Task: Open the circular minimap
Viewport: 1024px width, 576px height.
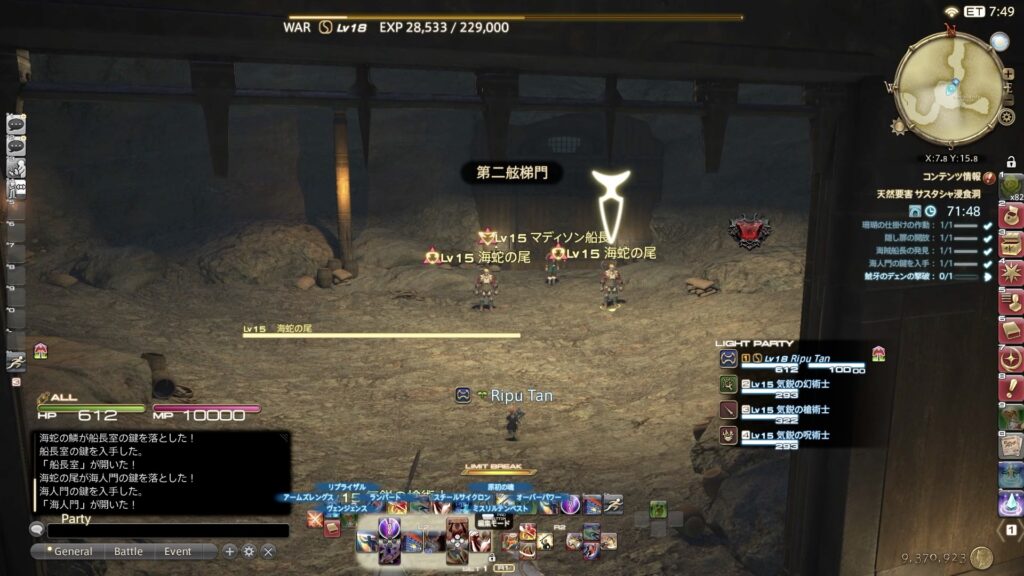Action: pyautogui.click(x=948, y=87)
